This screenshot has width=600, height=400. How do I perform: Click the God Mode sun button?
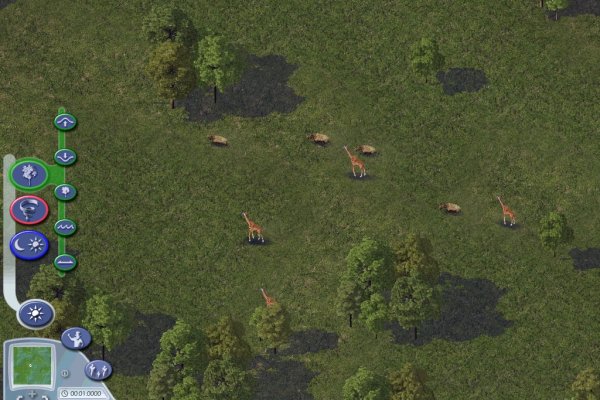35,314
